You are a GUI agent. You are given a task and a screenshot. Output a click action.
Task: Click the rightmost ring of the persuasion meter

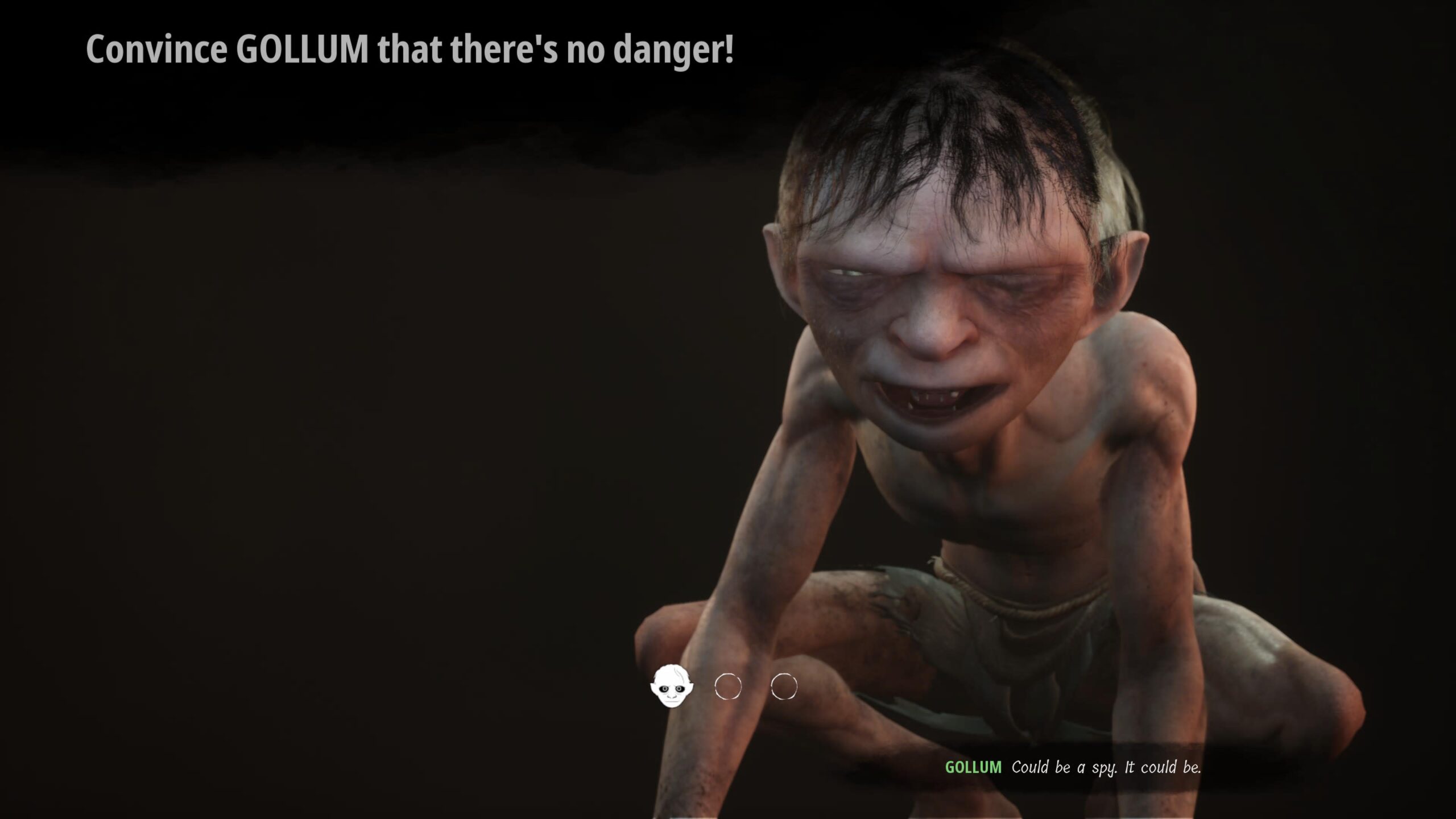tap(784, 686)
